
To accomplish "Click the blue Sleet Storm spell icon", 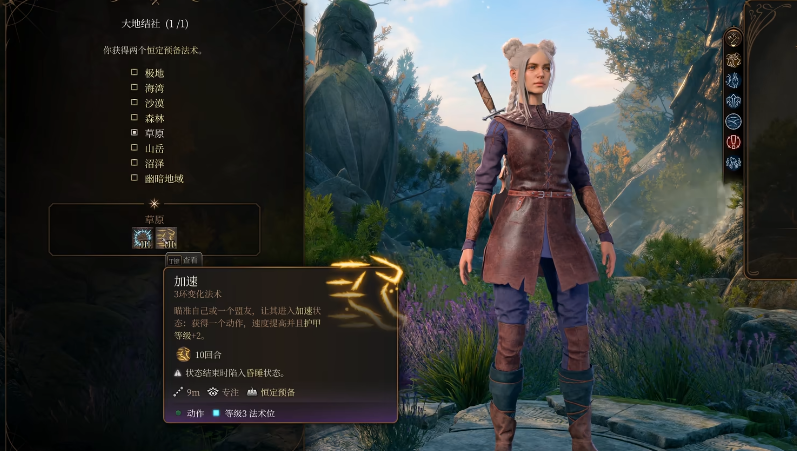I will (x=143, y=238).
